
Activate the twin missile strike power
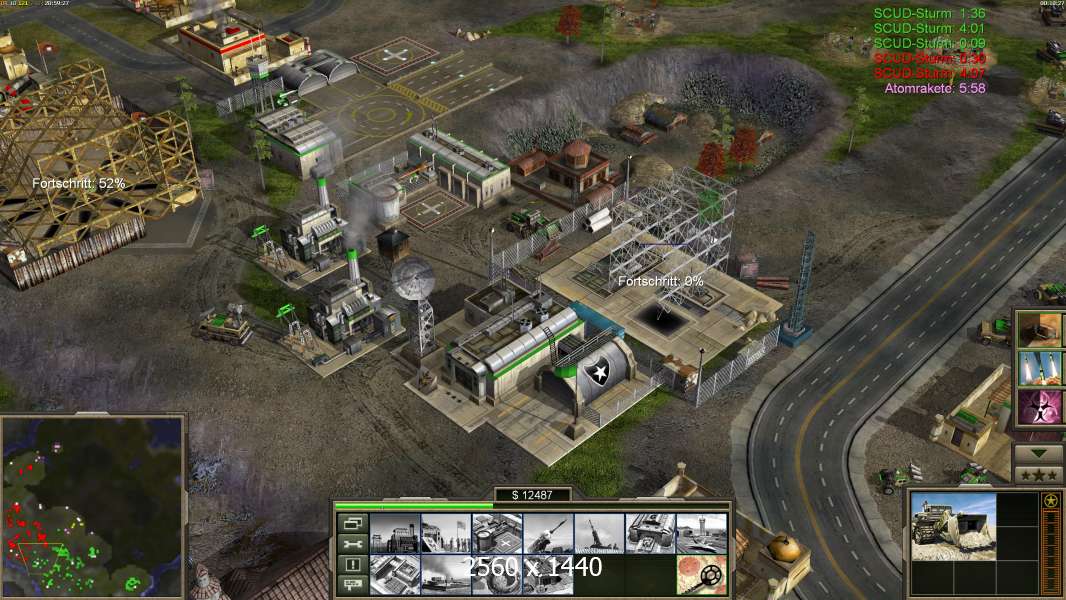1039,368
